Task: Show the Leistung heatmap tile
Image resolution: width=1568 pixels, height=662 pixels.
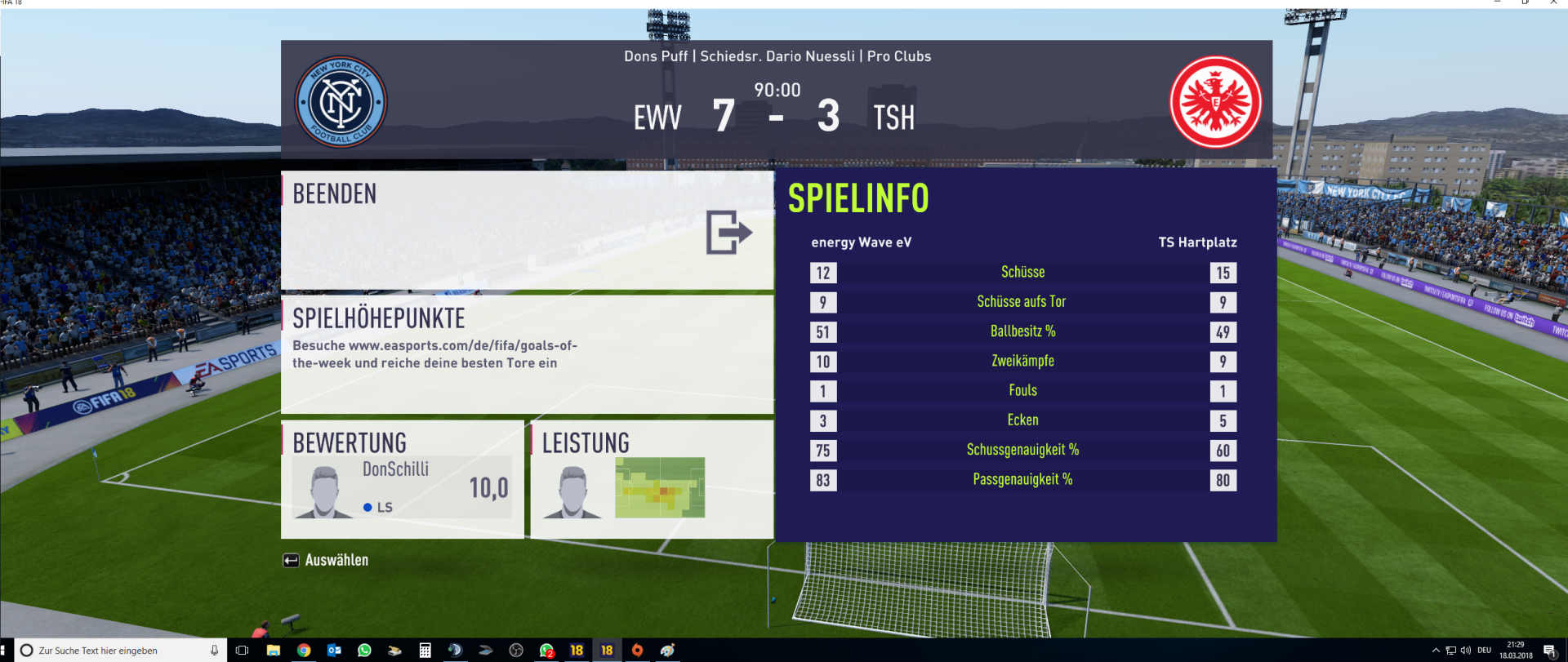Action: coord(652,479)
